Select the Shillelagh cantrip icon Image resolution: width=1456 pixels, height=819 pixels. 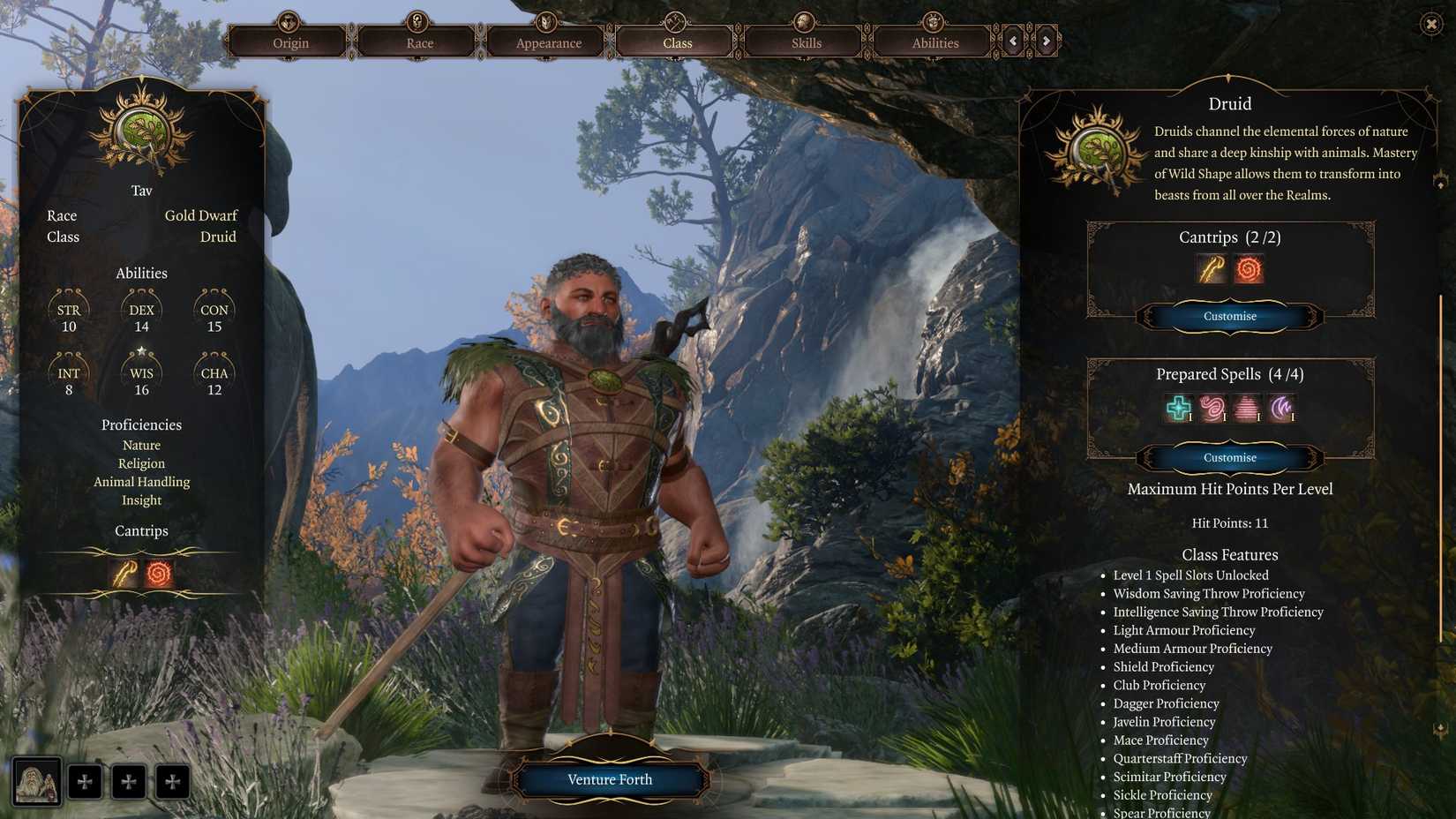point(1210,269)
